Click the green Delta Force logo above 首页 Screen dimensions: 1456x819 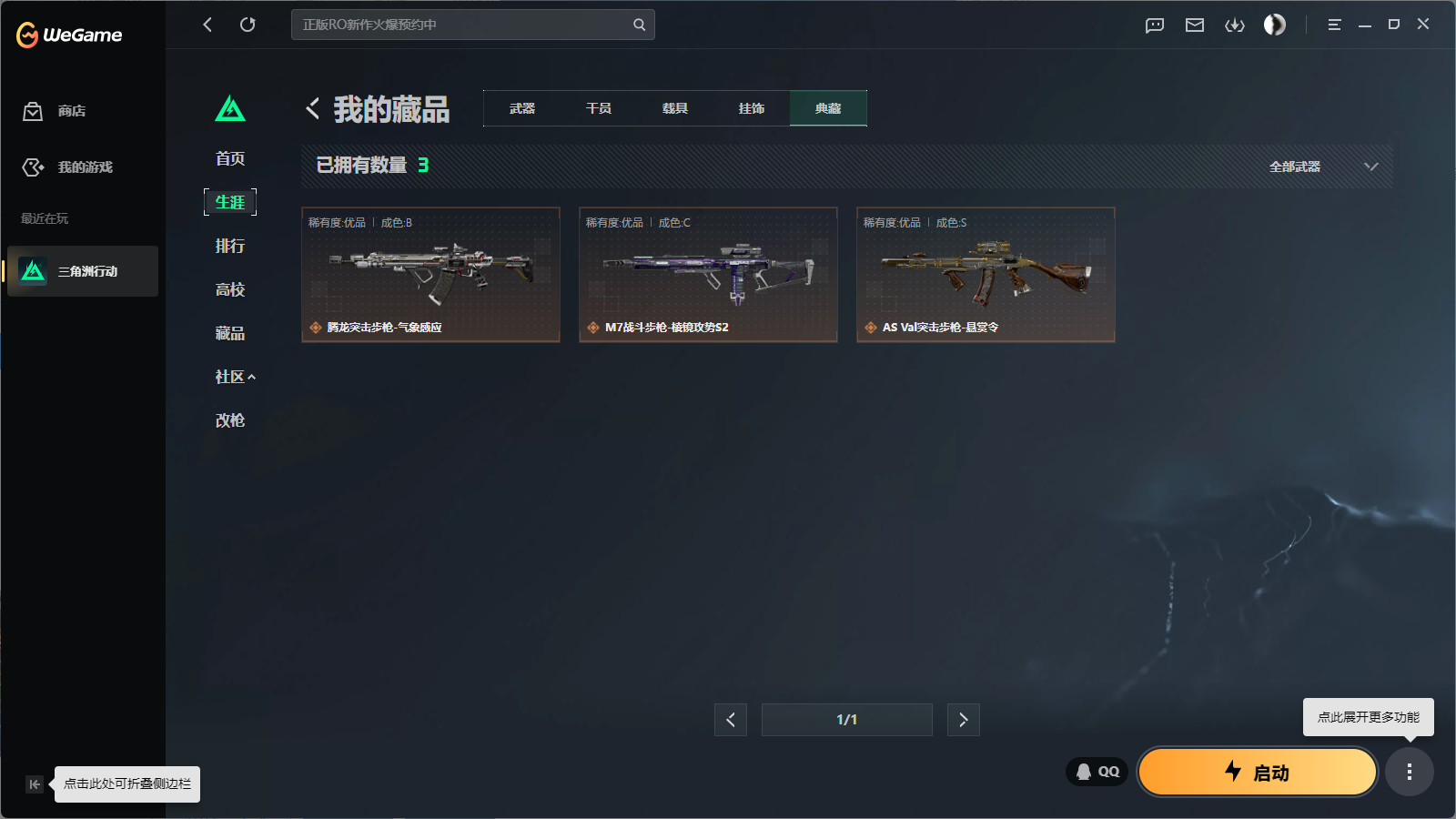[x=231, y=108]
